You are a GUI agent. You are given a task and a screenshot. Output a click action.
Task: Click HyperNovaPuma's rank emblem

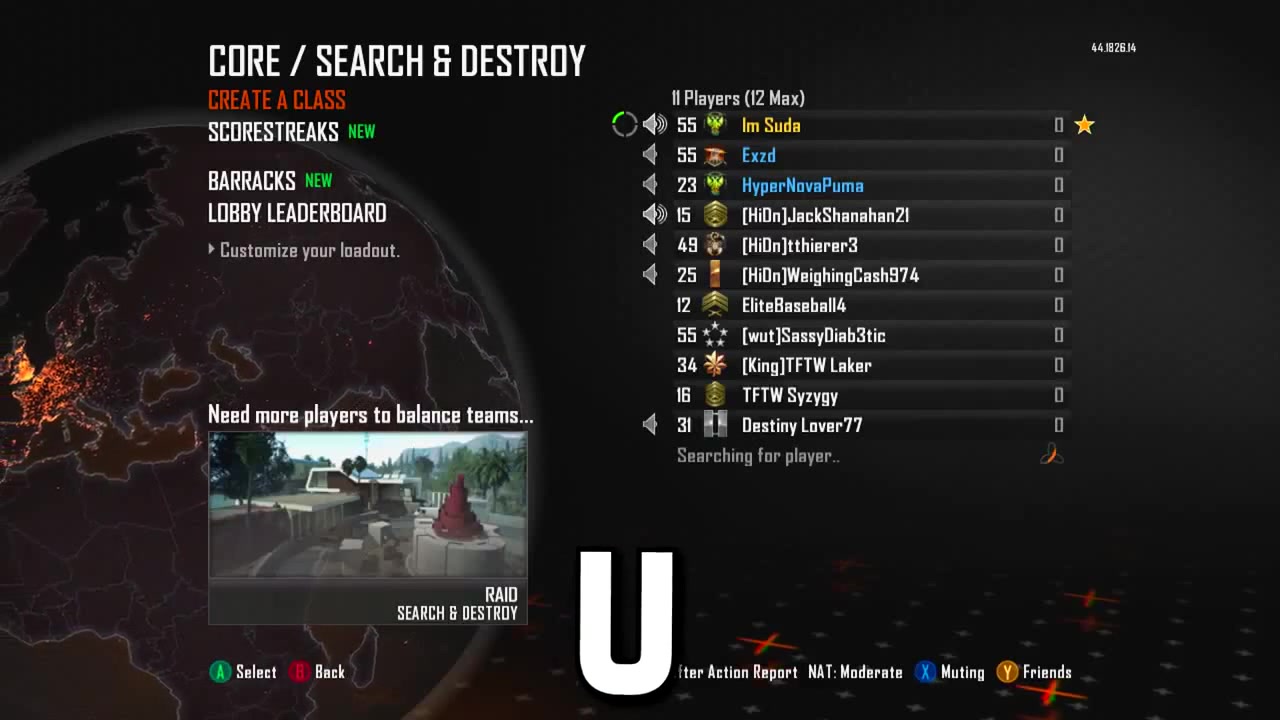coord(715,185)
